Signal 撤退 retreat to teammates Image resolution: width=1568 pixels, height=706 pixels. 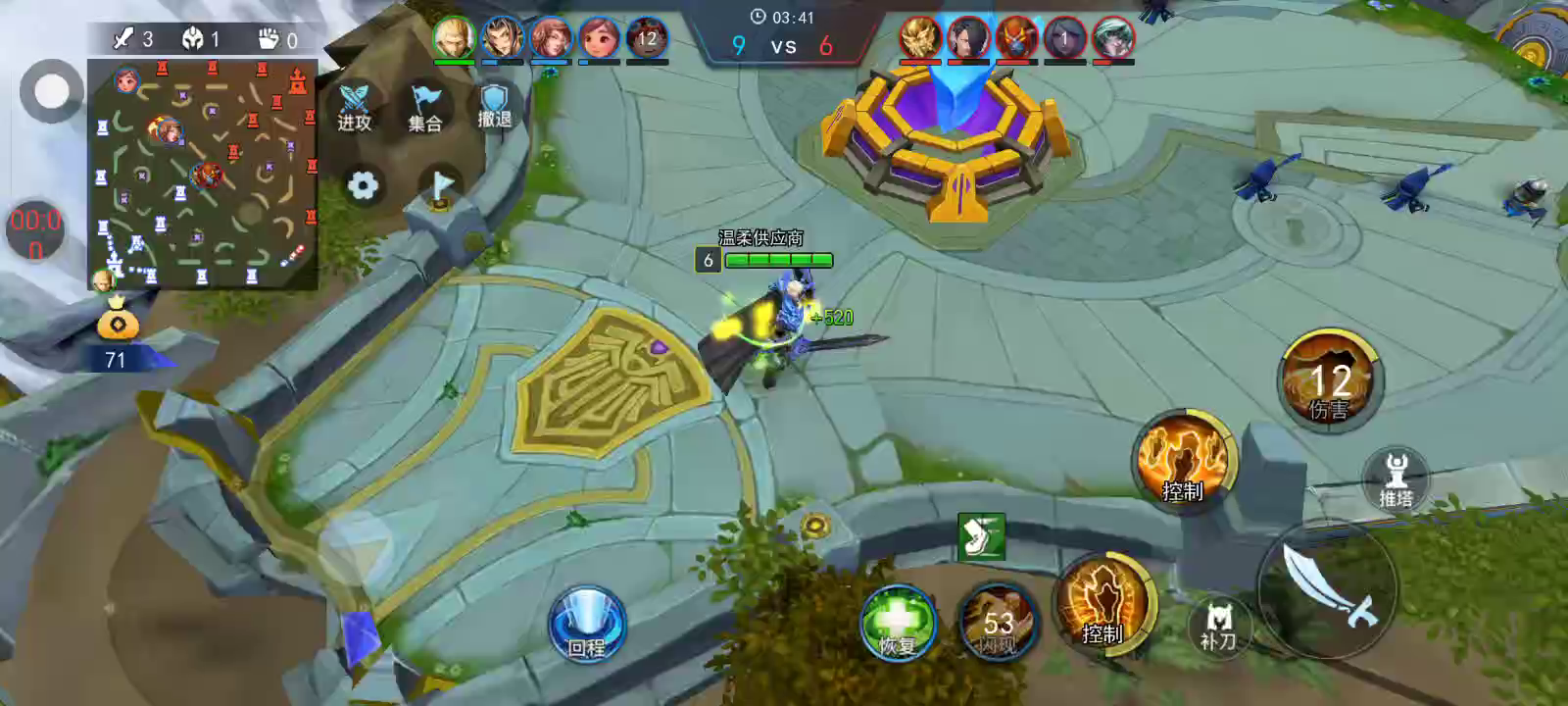coord(494,107)
